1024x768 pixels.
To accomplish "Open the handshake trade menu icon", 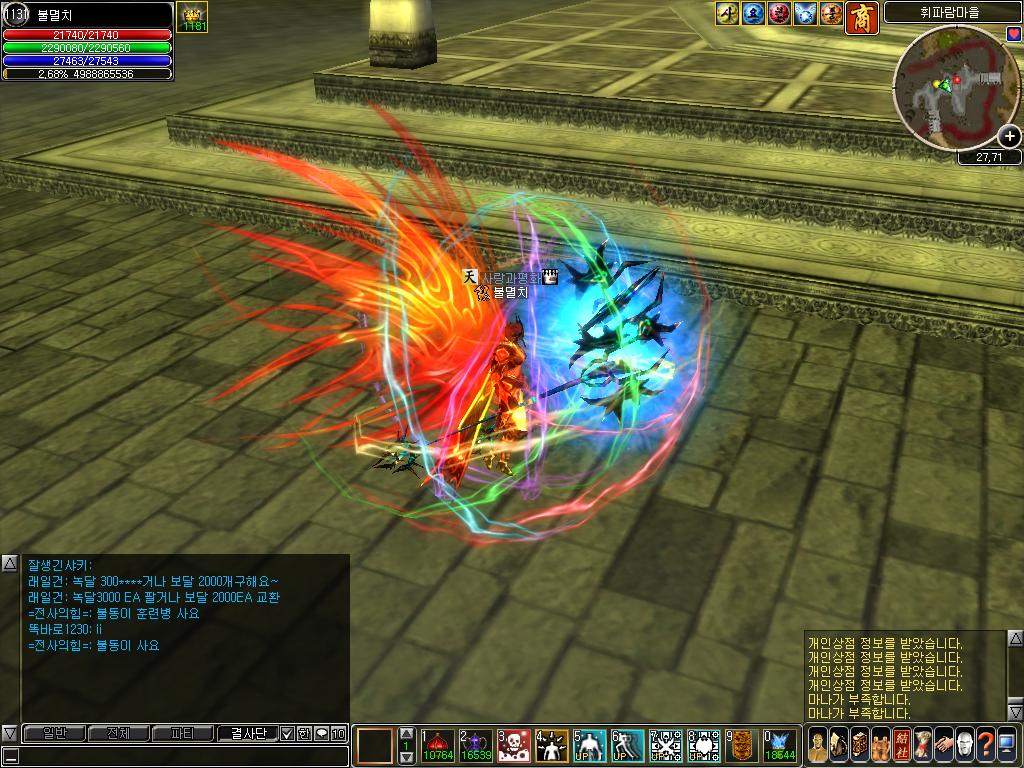I will pos(942,744).
